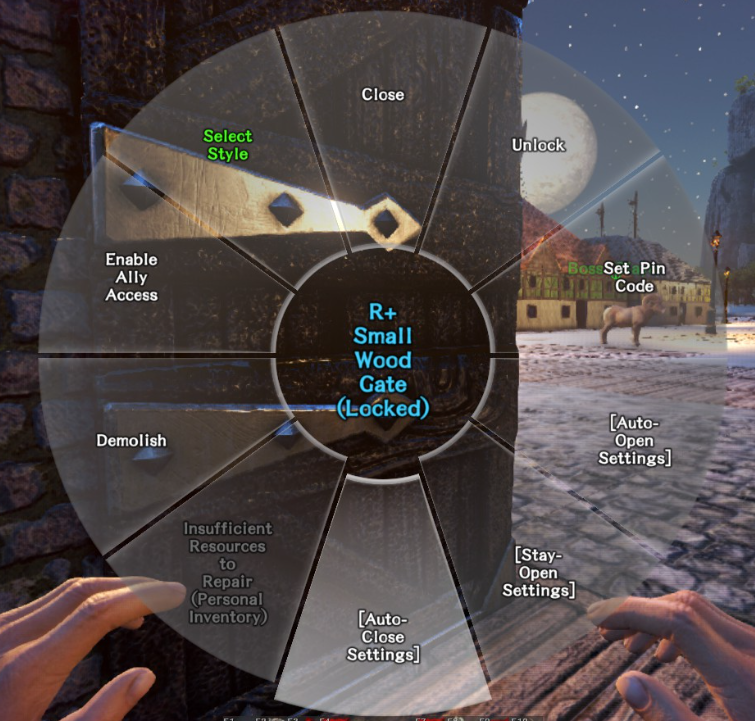
Task: Choose the Close option on the wheel
Action: [x=383, y=95]
